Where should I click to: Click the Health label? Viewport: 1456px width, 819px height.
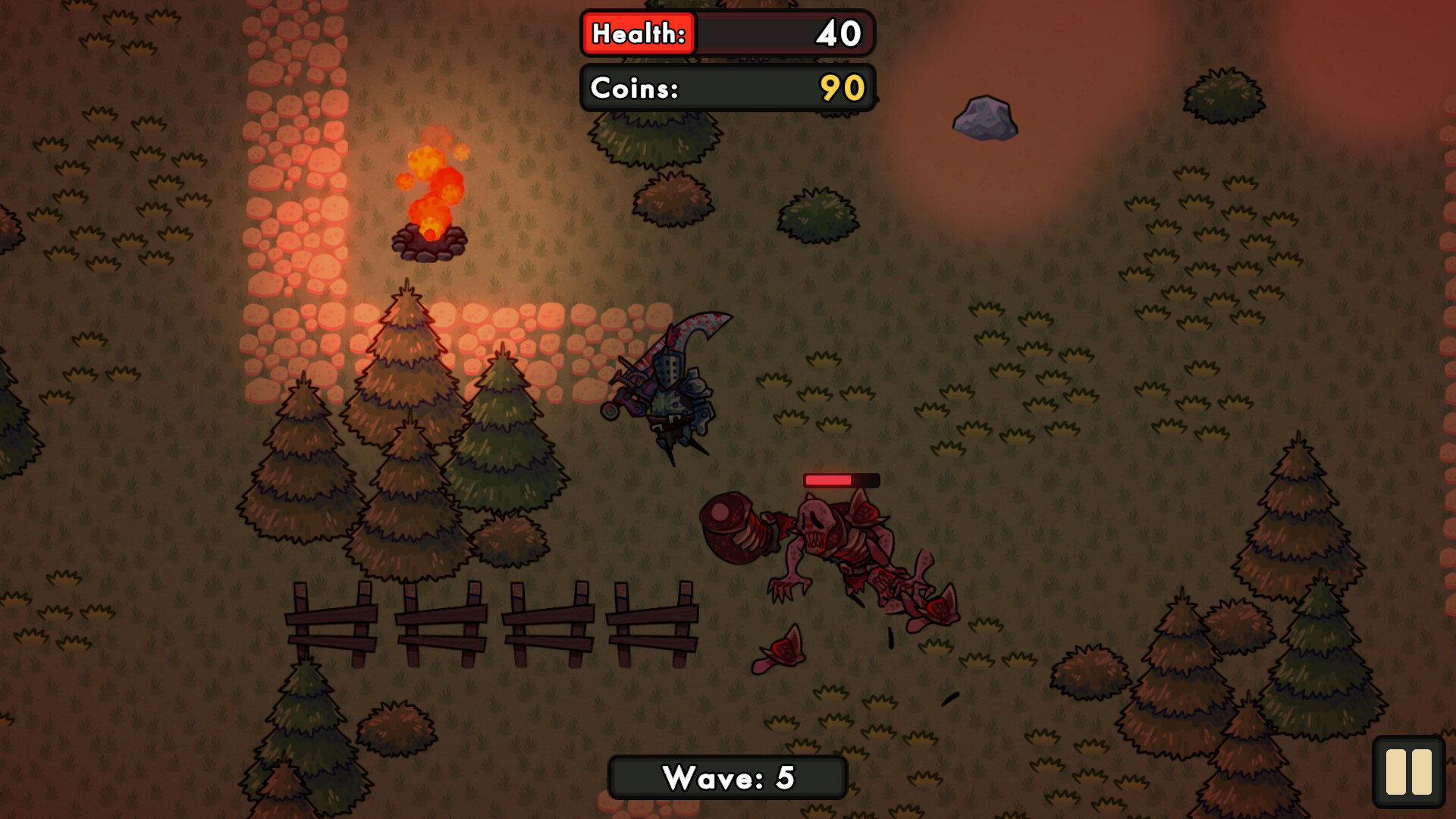pyautogui.click(x=637, y=33)
